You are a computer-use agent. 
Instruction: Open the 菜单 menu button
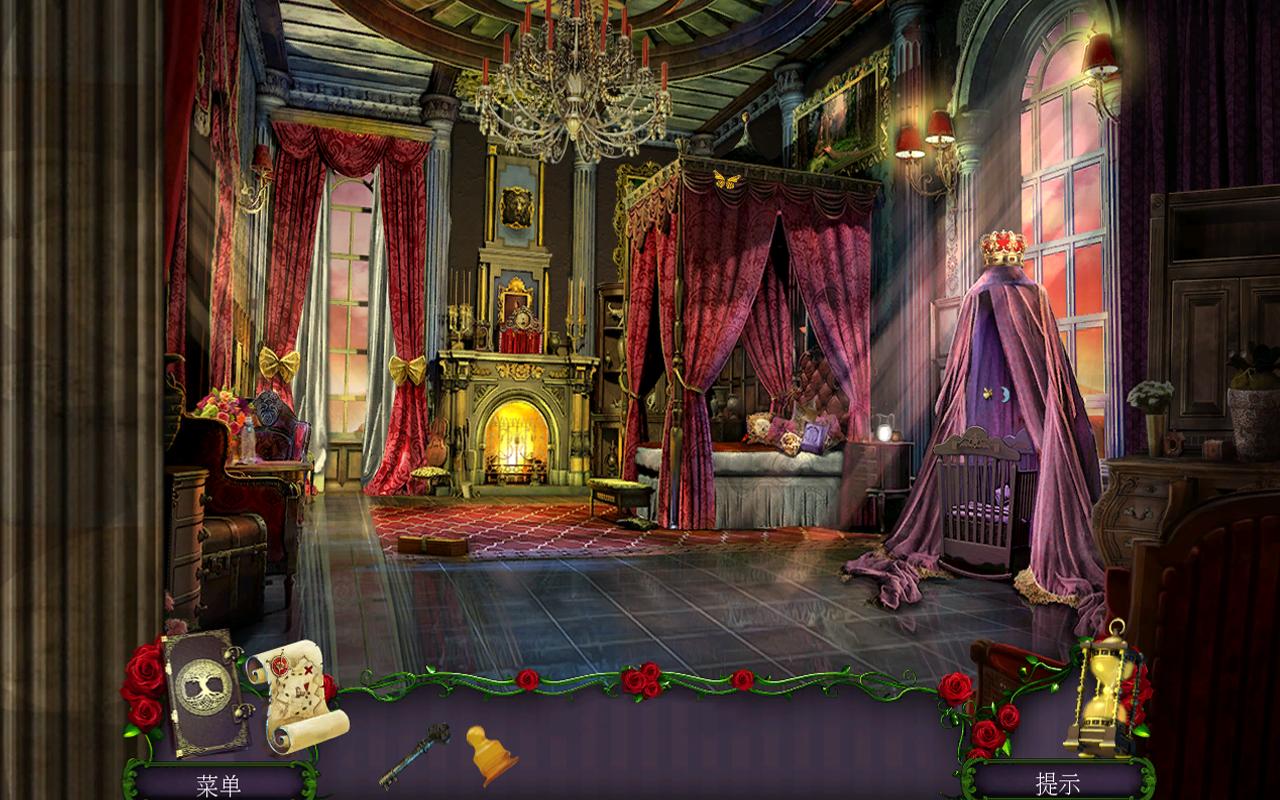pos(218,783)
